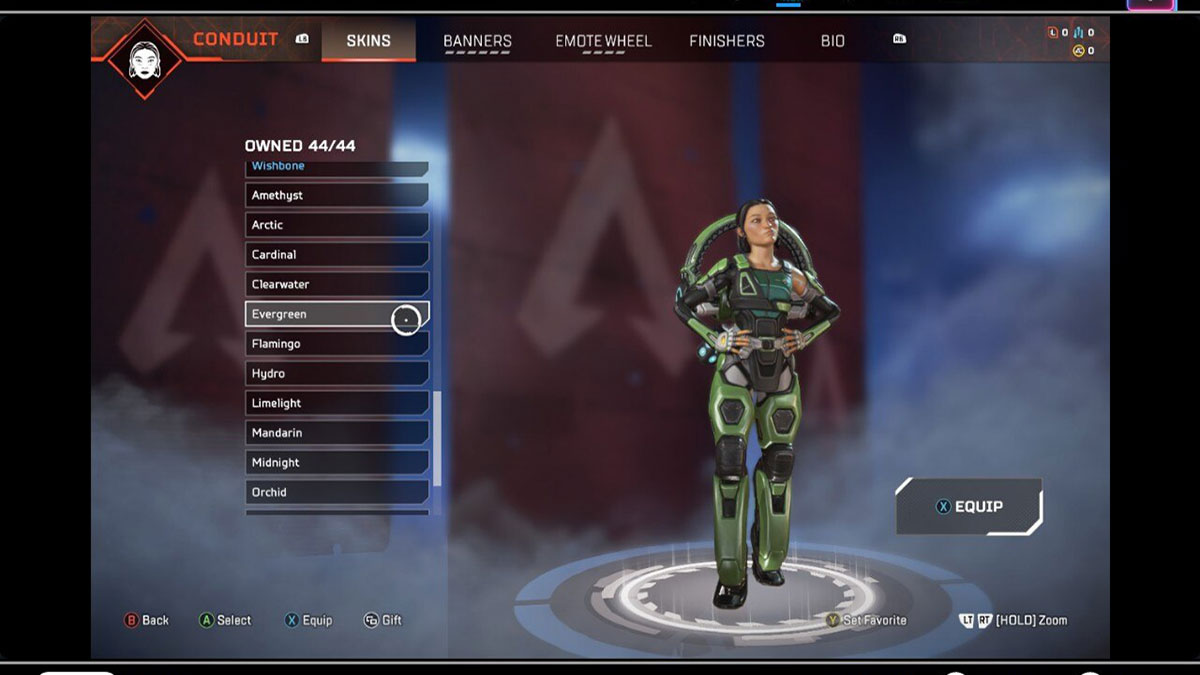Screen dimensions: 1200x675
Task: Choose the Arctic skin
Action: [336, 225]
